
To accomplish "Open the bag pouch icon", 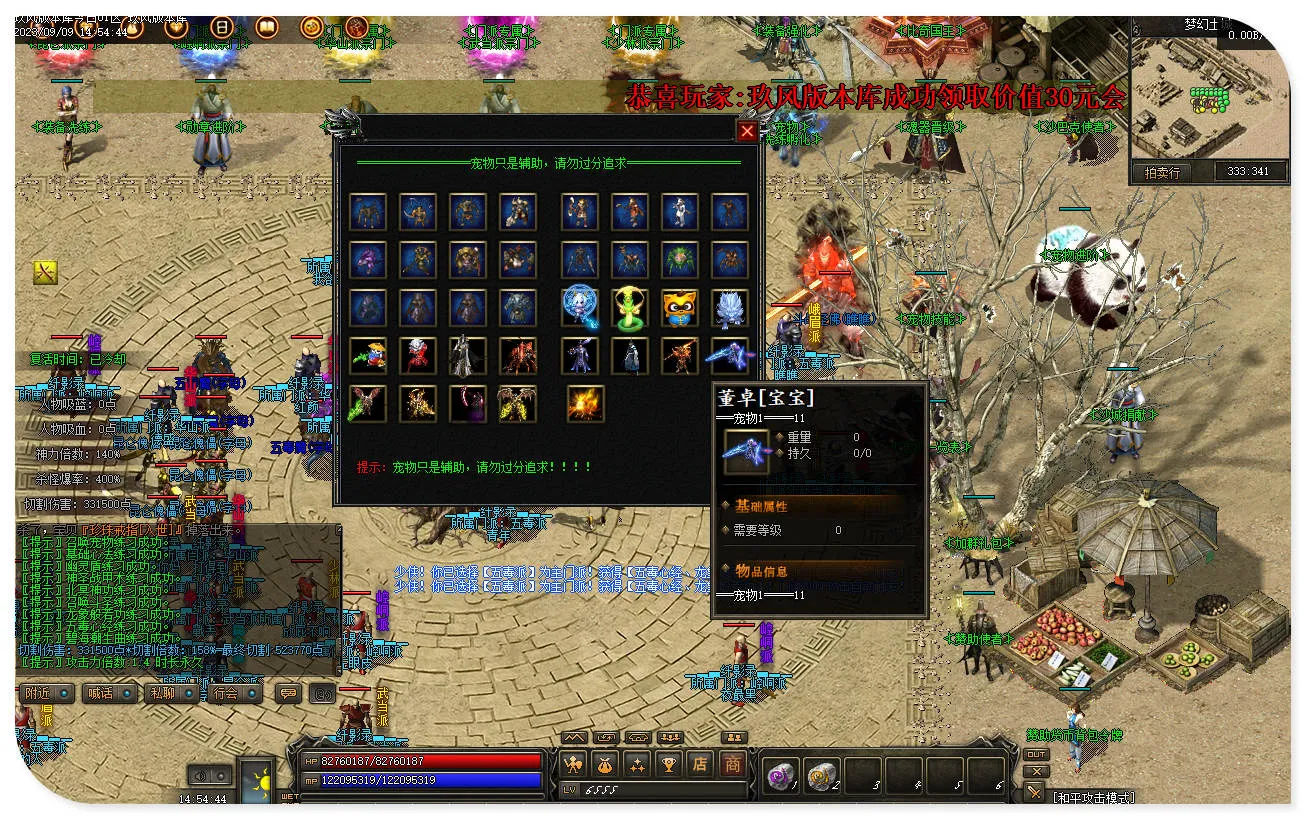I will tap(605, 765).
